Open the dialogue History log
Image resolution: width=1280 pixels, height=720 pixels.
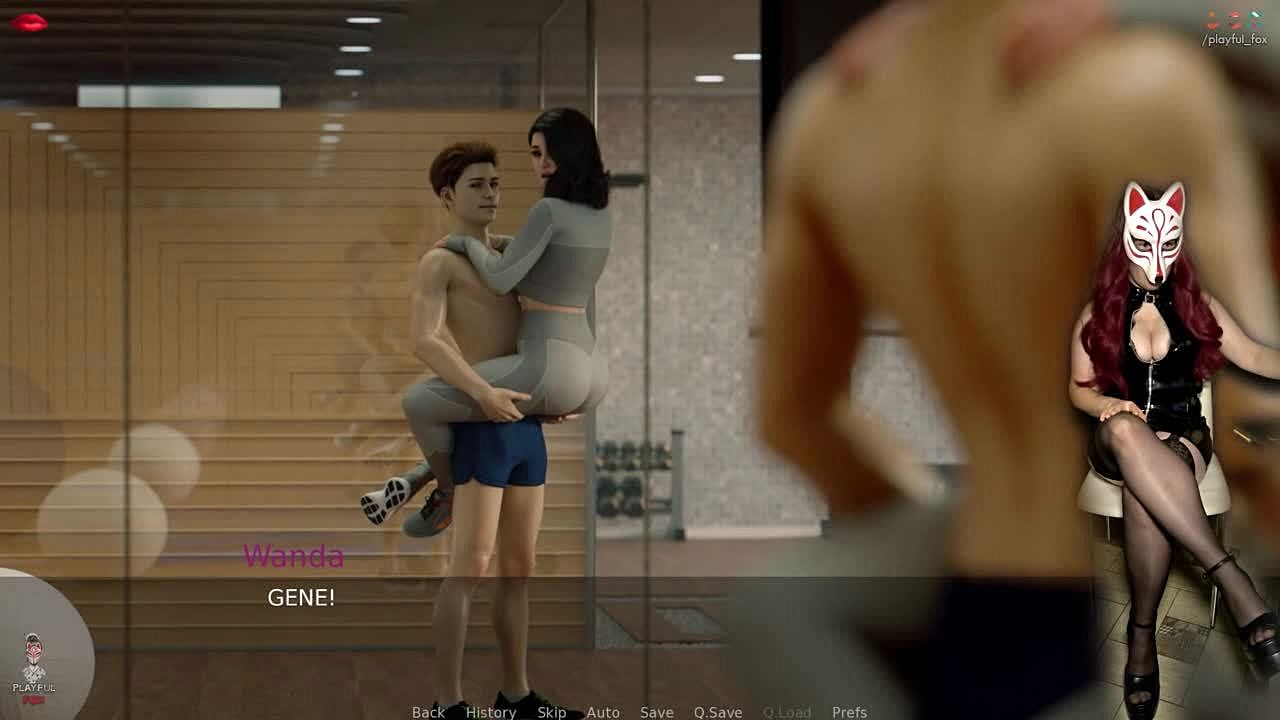[490, 712]
